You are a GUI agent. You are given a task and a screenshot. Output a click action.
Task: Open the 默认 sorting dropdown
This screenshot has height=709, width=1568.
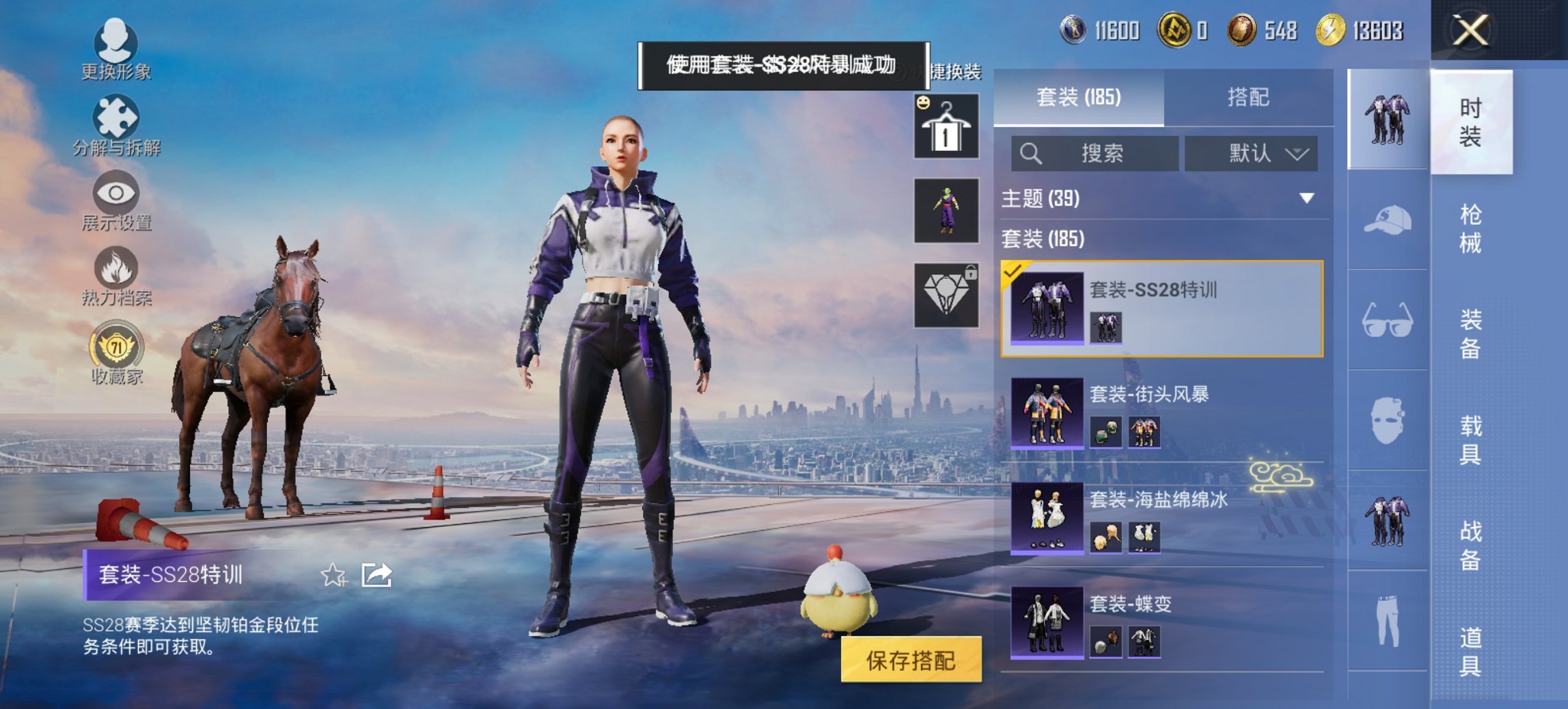(x=1252, y=153)
